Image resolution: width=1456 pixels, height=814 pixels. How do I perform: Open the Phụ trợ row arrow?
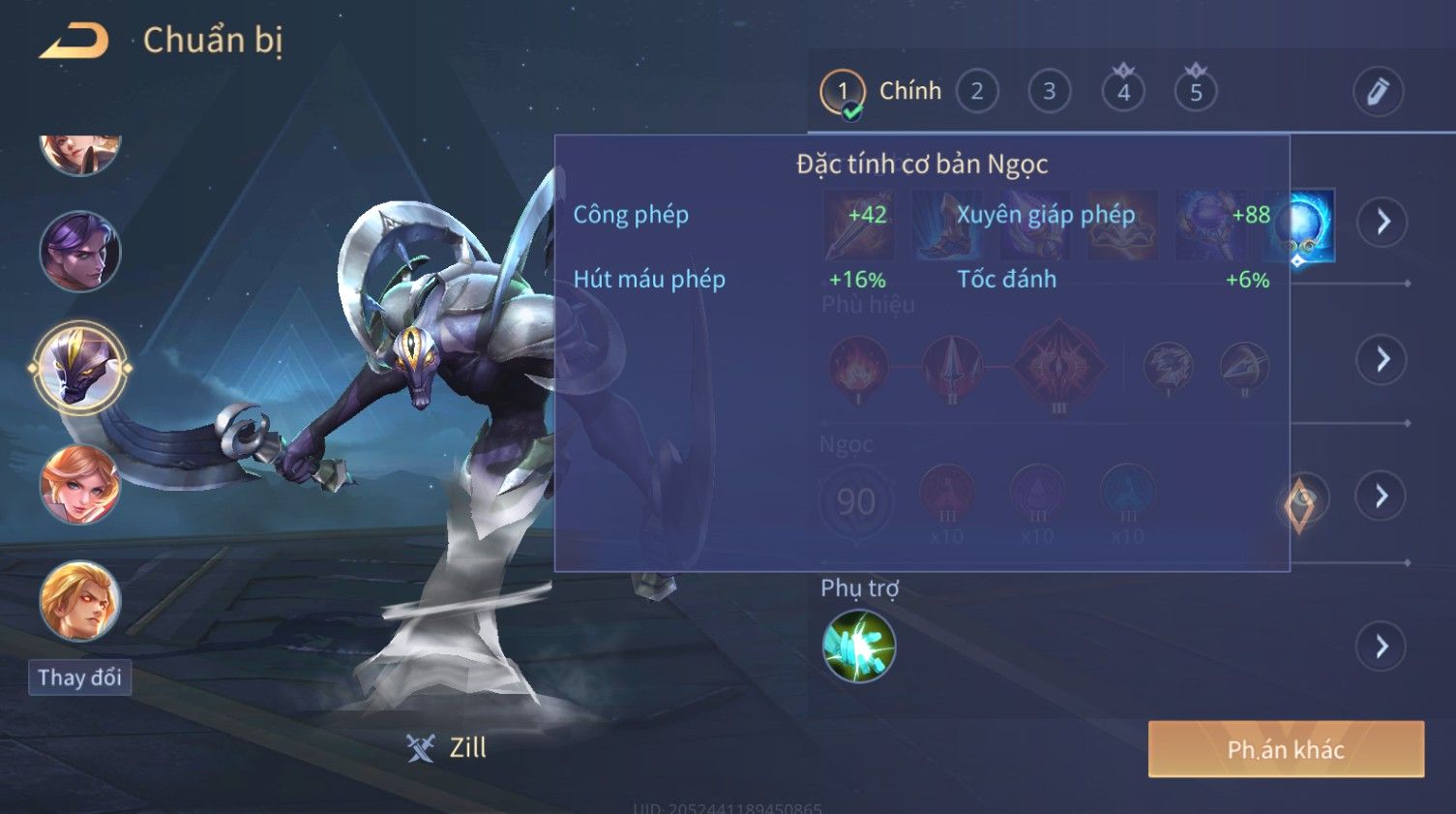tap(1382, 647)
